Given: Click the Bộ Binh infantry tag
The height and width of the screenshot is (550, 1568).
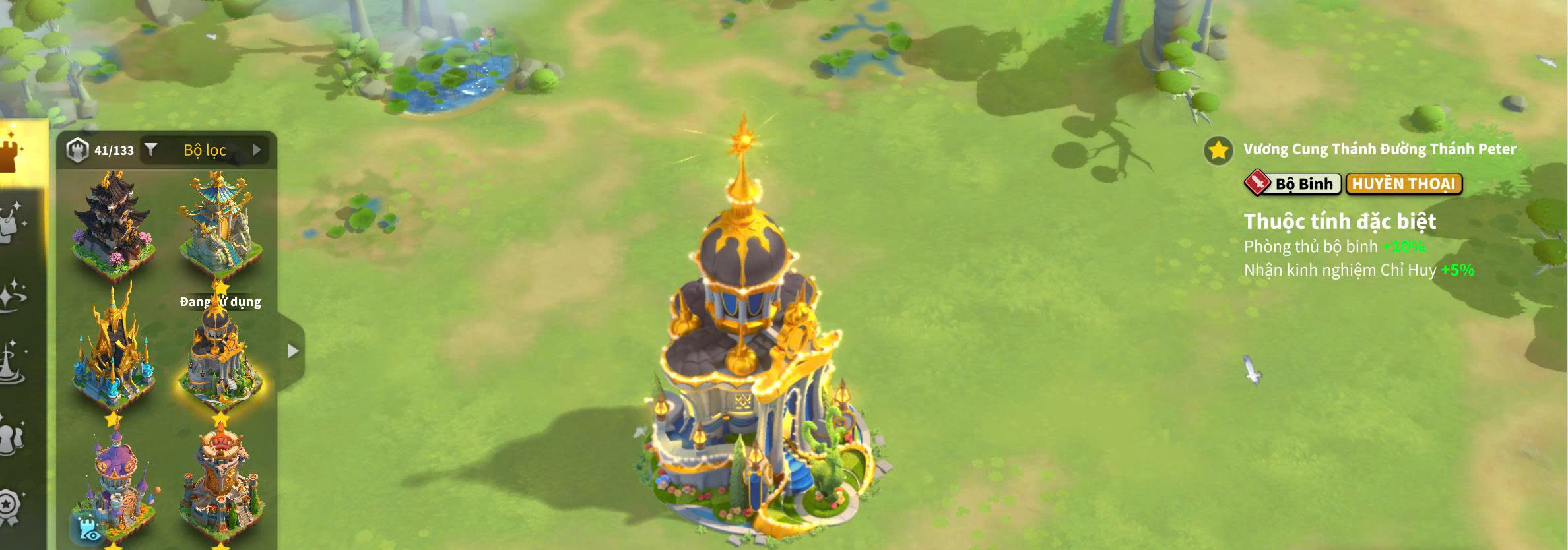Looking at the screenshot, I should click(x=1292, y=184).
